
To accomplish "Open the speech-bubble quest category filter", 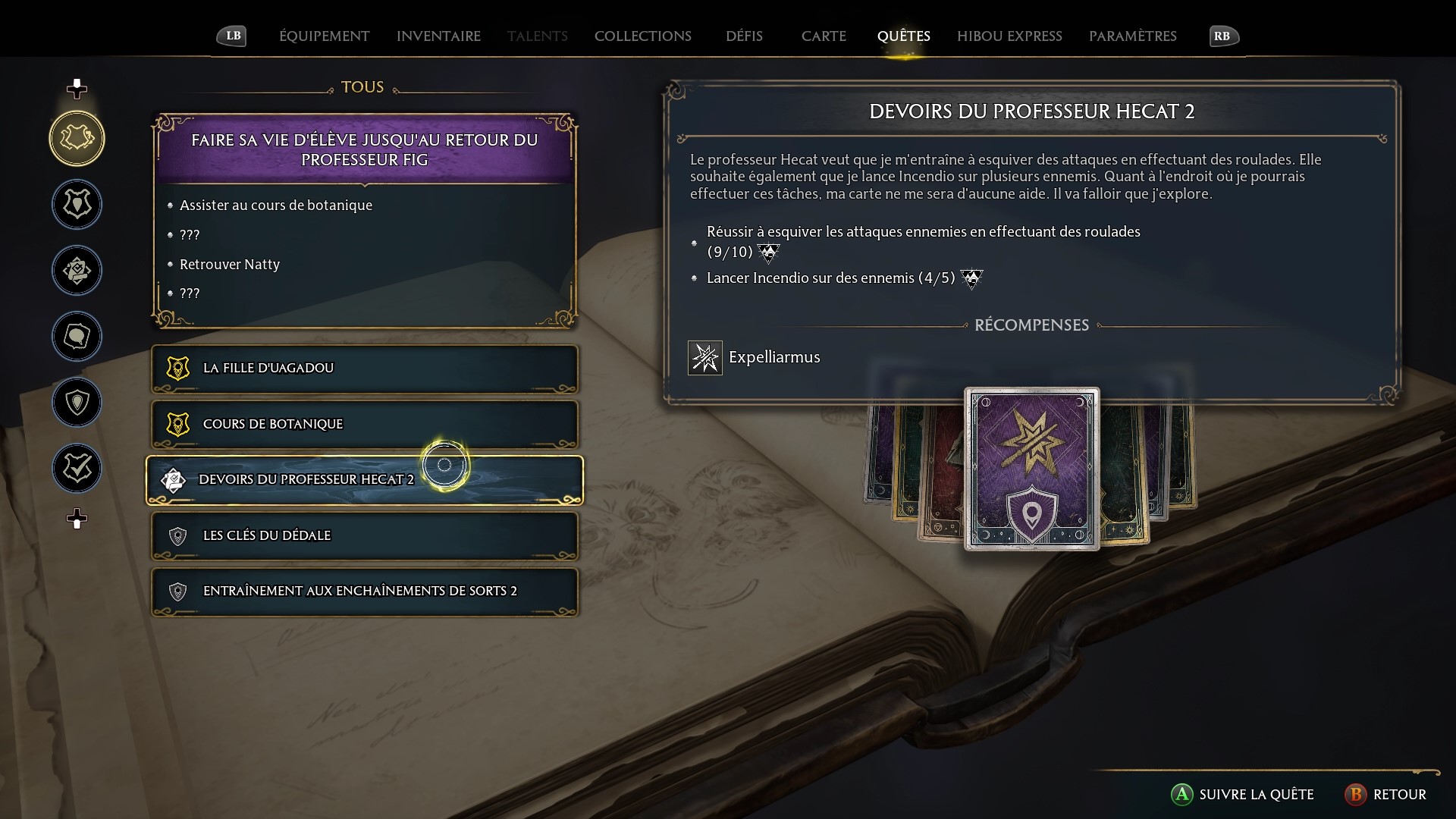I will [76, 336].
